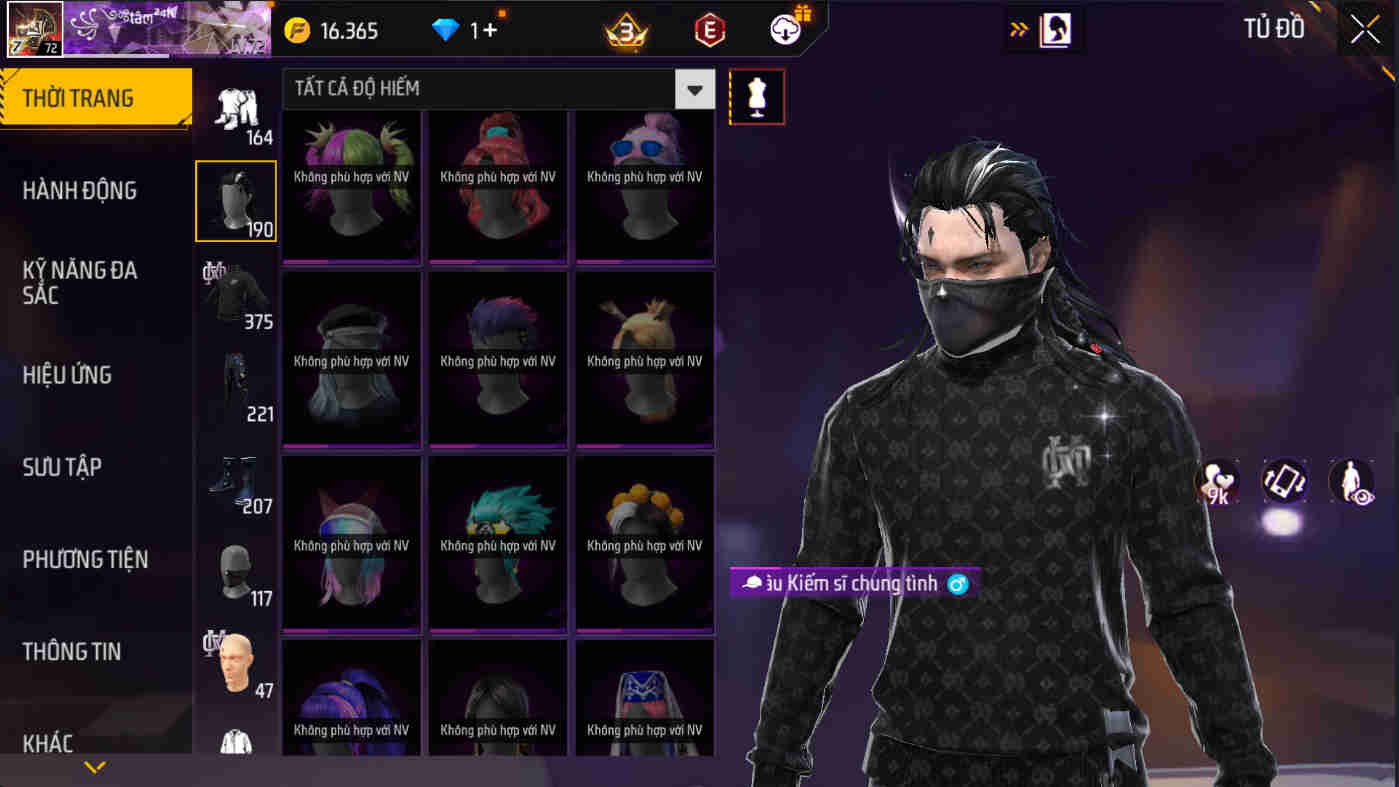1399x787 pixels.
Task: Select the red E badge icon
Action: (x=707, y=30)
